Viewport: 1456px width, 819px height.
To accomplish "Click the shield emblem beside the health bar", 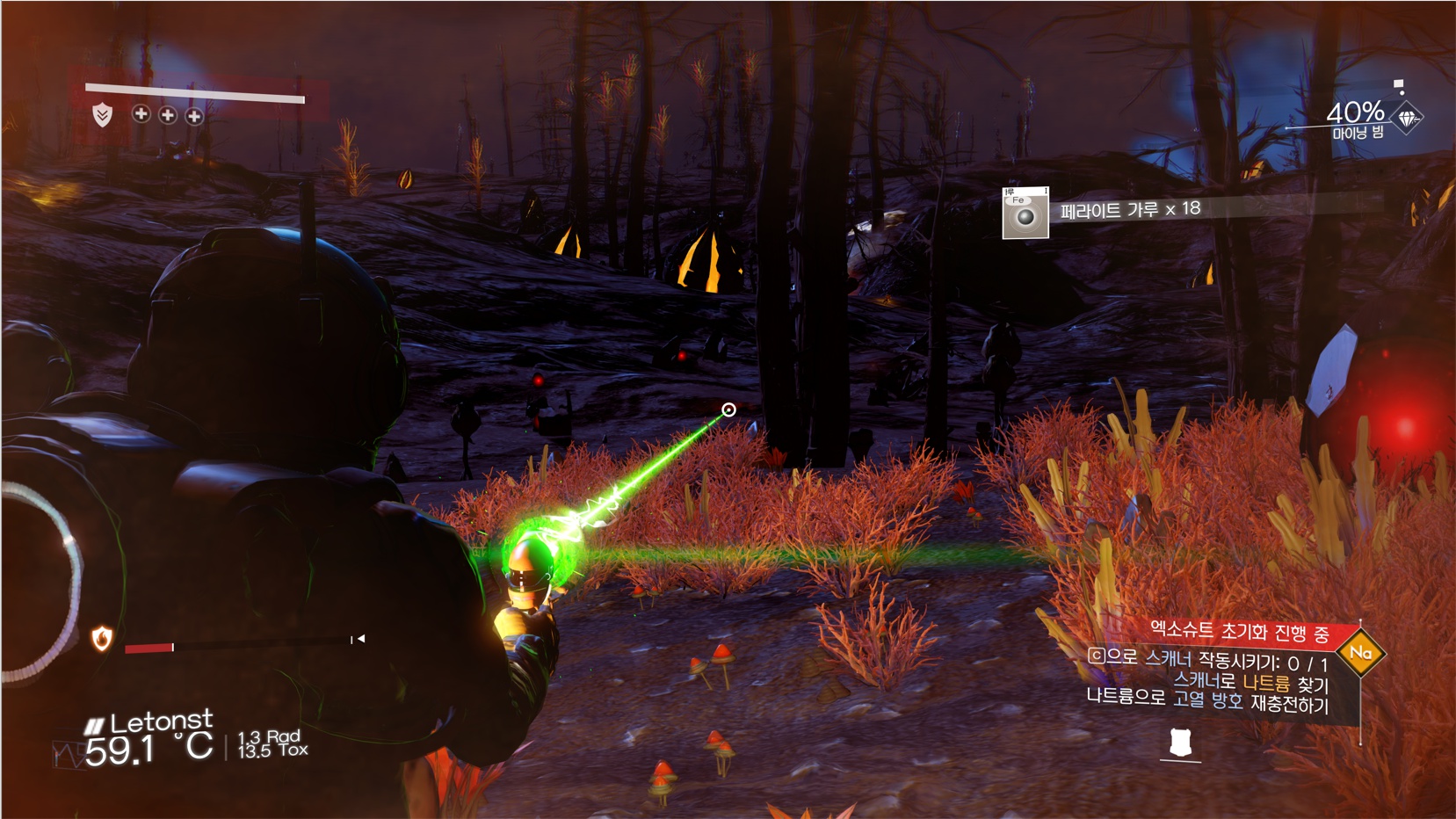I will pos(103,115).
